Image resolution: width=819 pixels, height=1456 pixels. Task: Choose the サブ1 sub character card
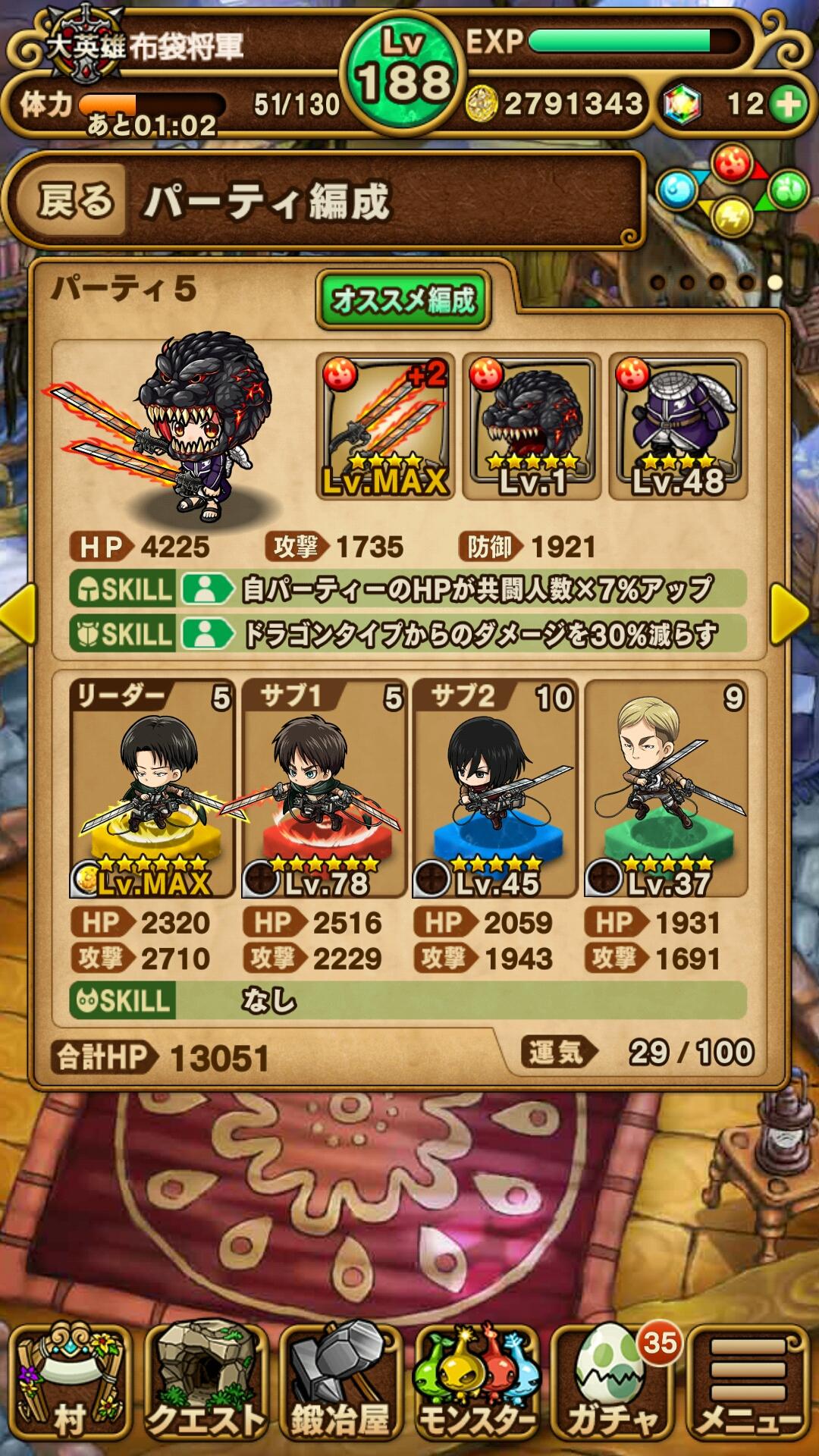coord(325,789)
